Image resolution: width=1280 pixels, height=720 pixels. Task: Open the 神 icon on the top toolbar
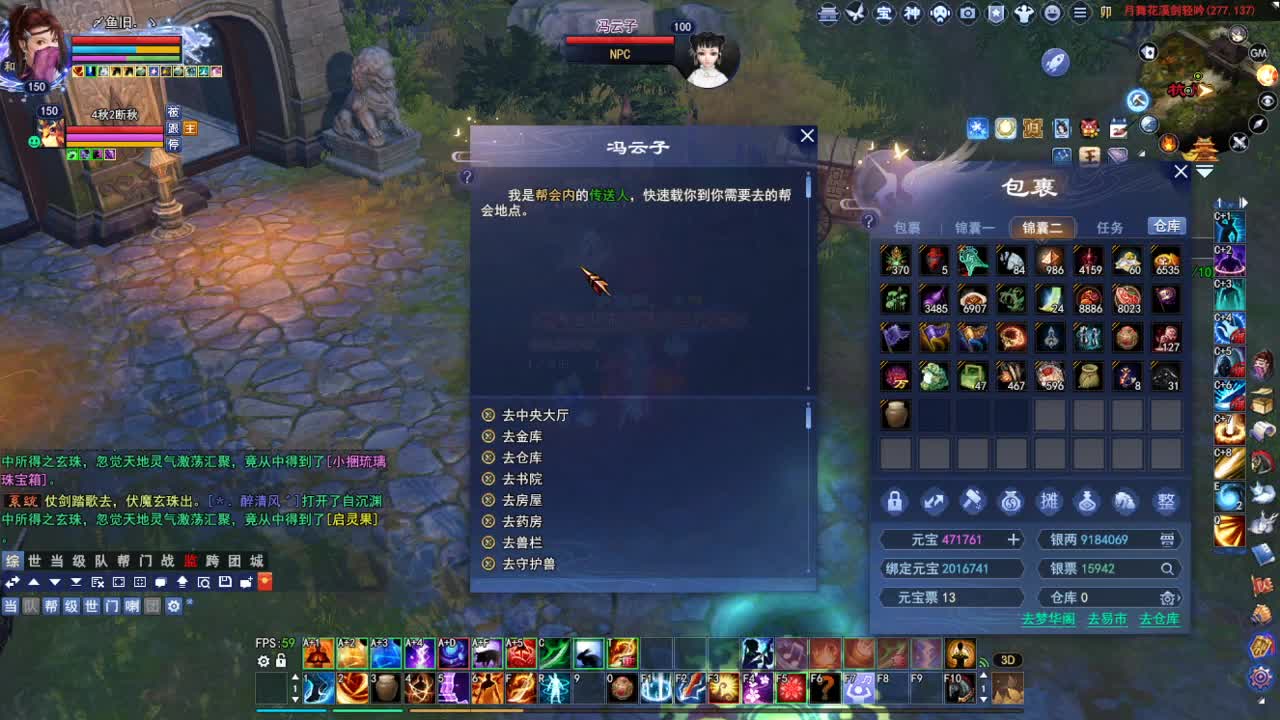[913, 13]
